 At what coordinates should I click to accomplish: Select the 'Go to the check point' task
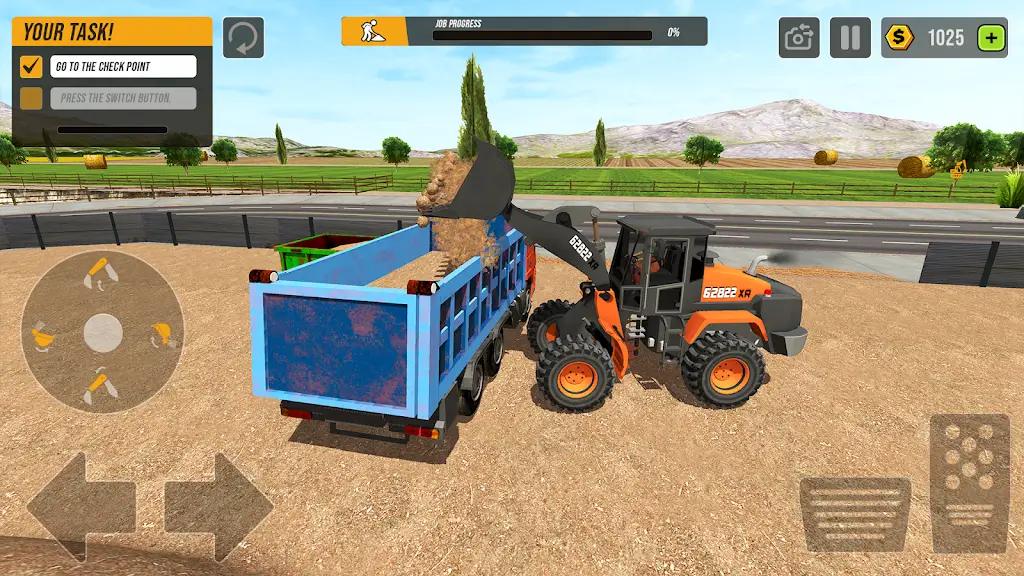click(123, 67)
